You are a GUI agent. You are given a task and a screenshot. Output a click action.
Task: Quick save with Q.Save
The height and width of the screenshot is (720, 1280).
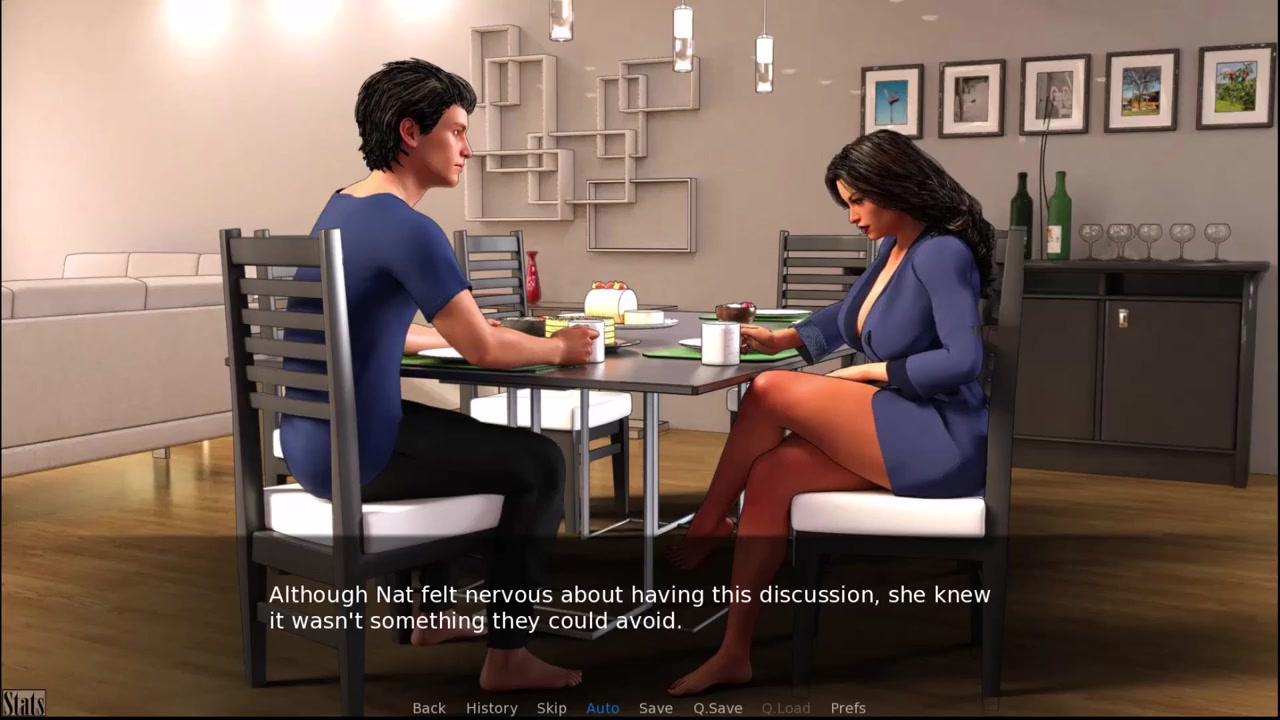point(717,708)
